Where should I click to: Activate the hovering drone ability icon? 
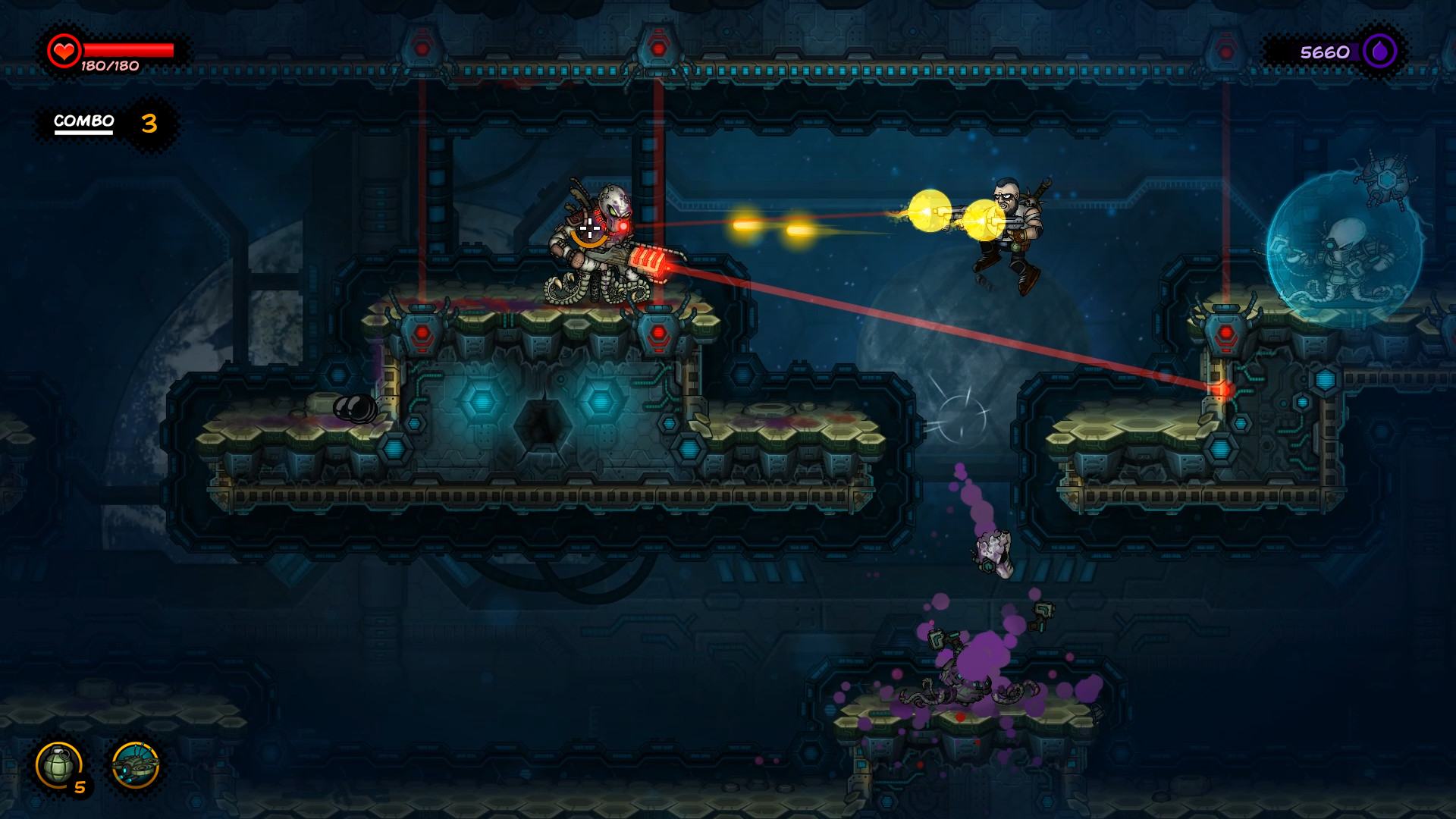[x=135, y=765]
